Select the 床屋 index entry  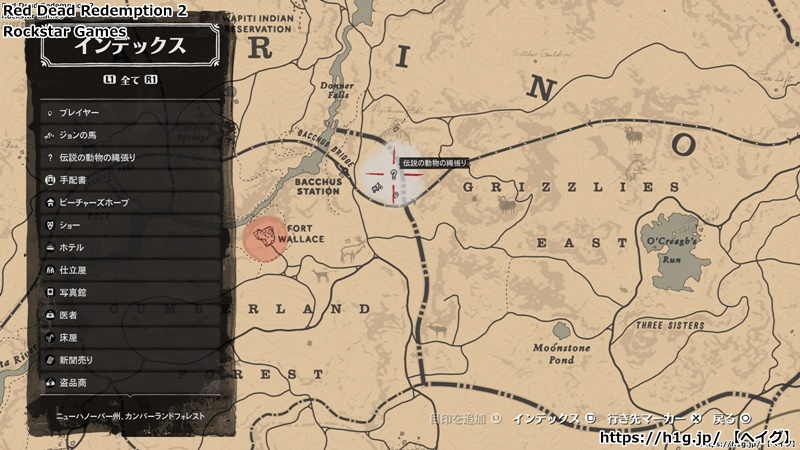point(130,337)
